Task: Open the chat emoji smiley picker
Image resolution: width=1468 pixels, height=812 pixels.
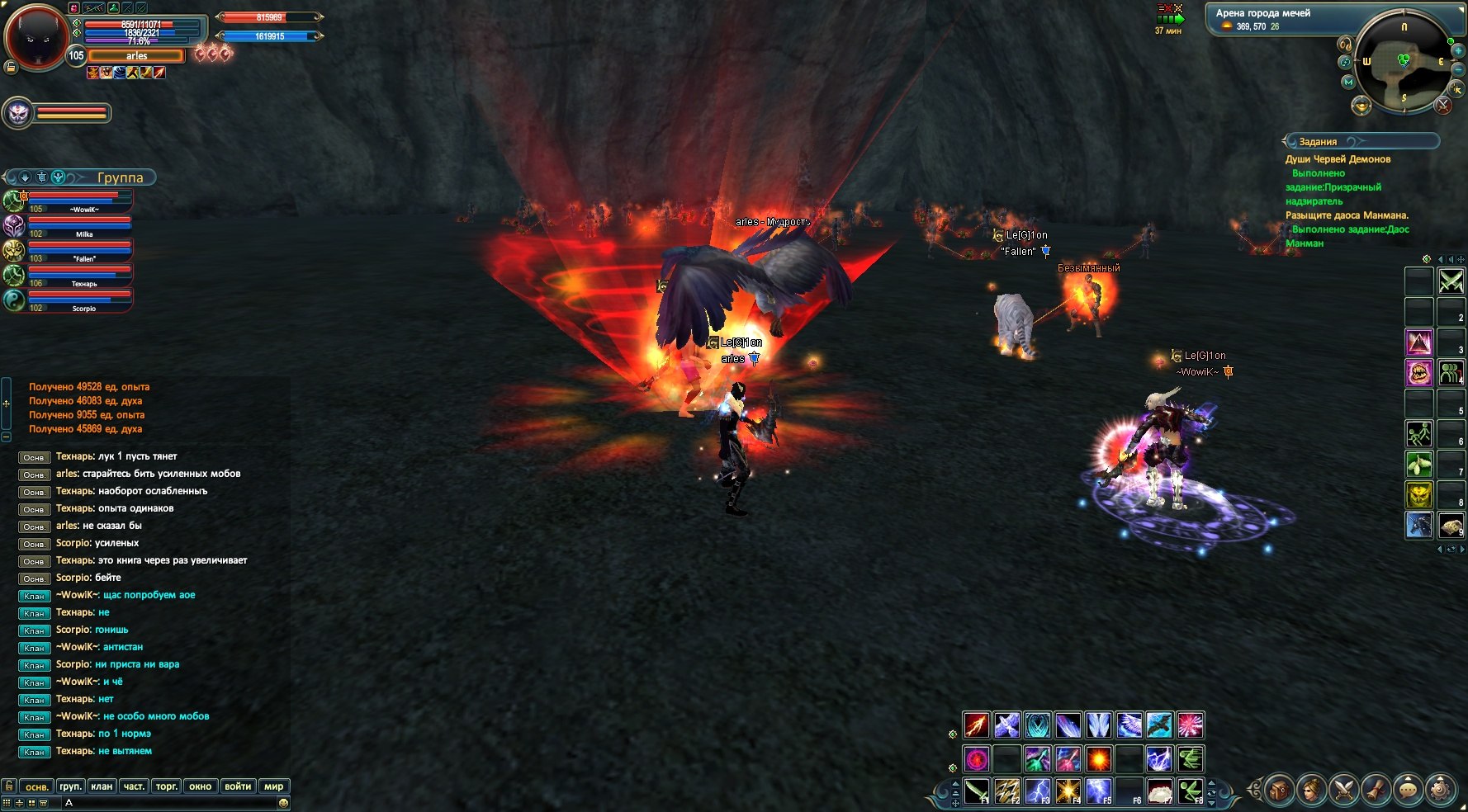Action: [x=283, y=803]
